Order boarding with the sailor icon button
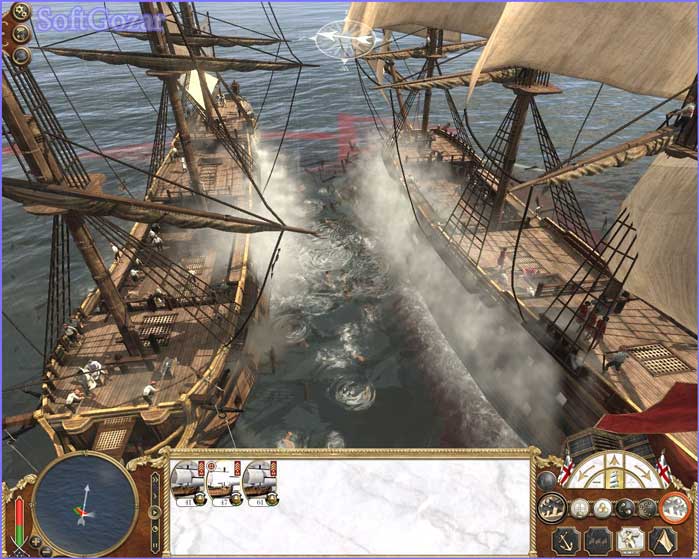 [629, 540]
